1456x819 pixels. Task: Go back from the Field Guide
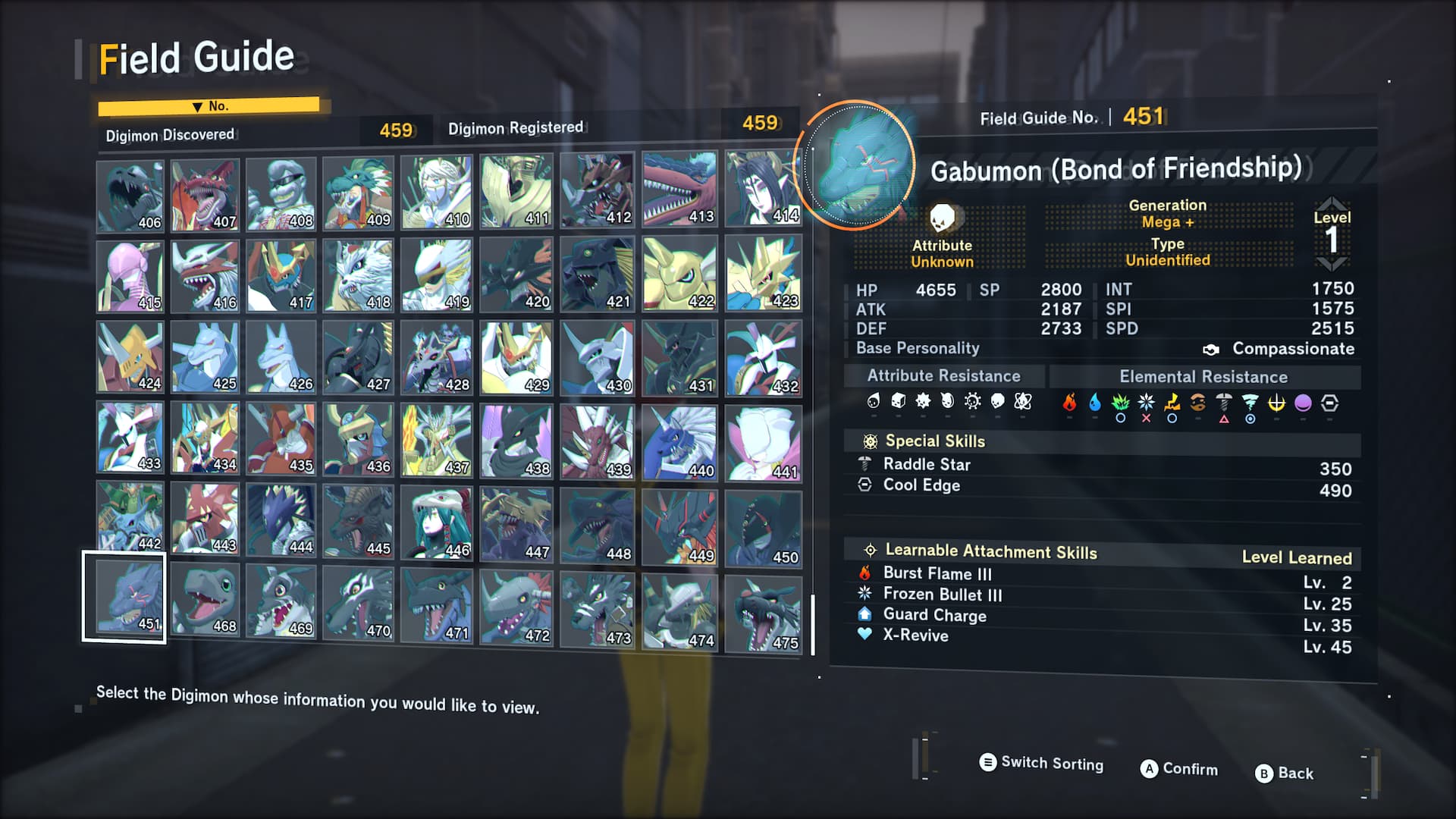click(1285, 773)
